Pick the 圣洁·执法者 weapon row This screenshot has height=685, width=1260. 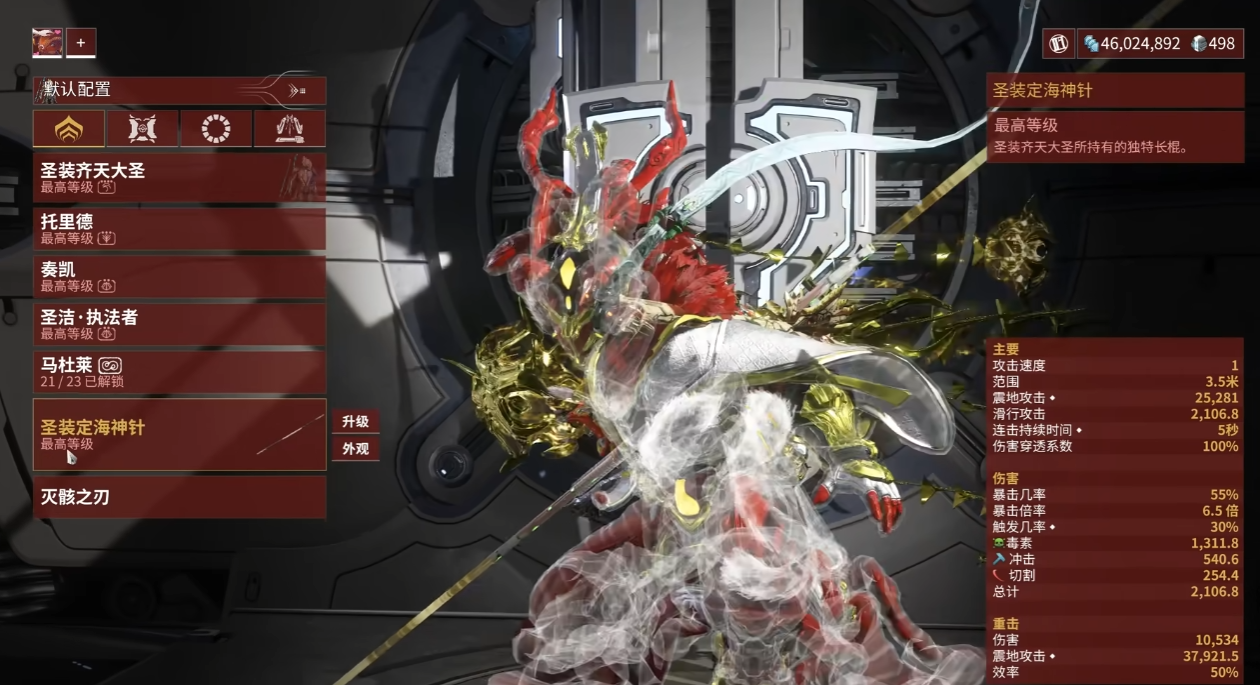point(179,324)
